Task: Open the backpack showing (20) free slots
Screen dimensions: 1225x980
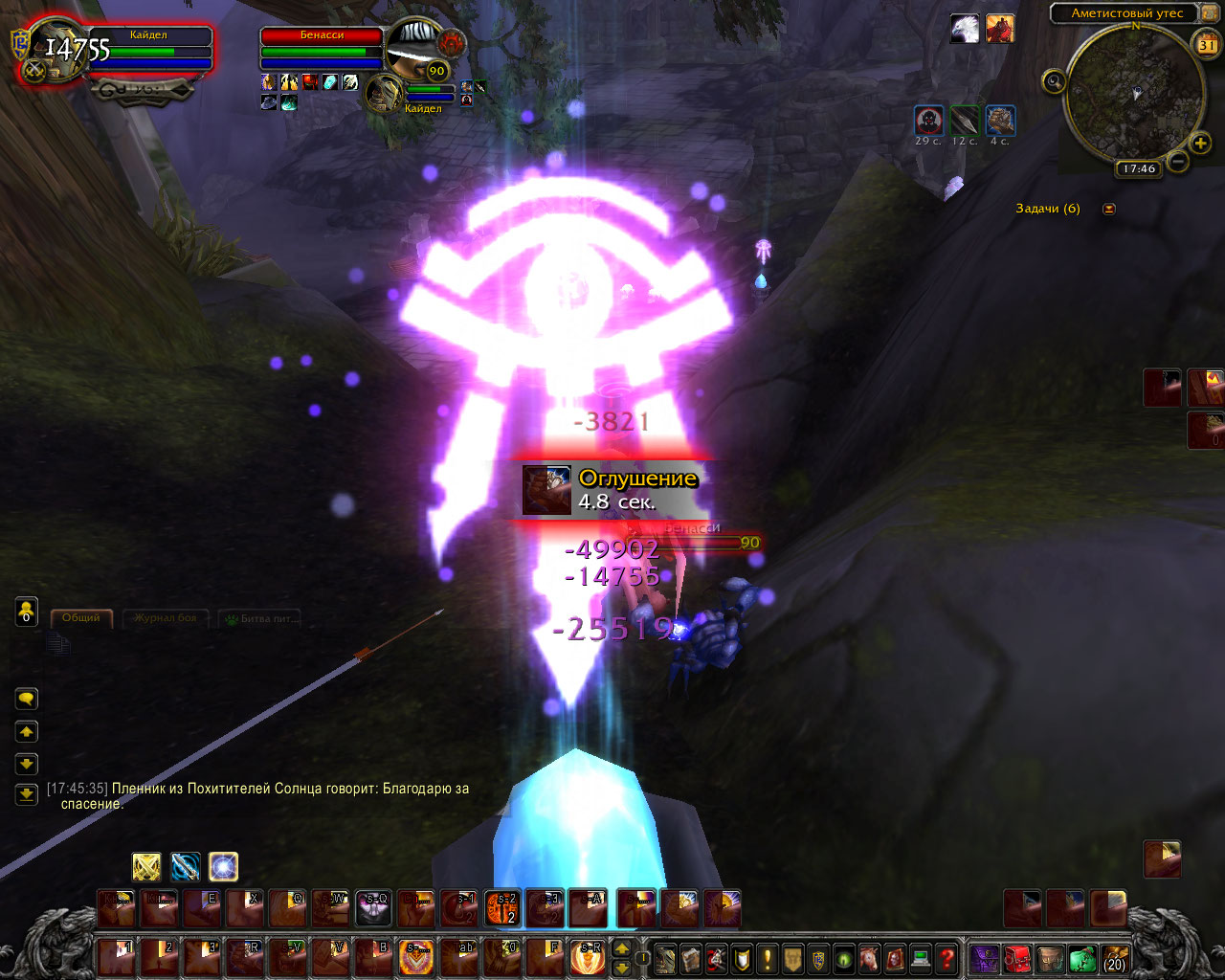Action: tap(1114, 958)
